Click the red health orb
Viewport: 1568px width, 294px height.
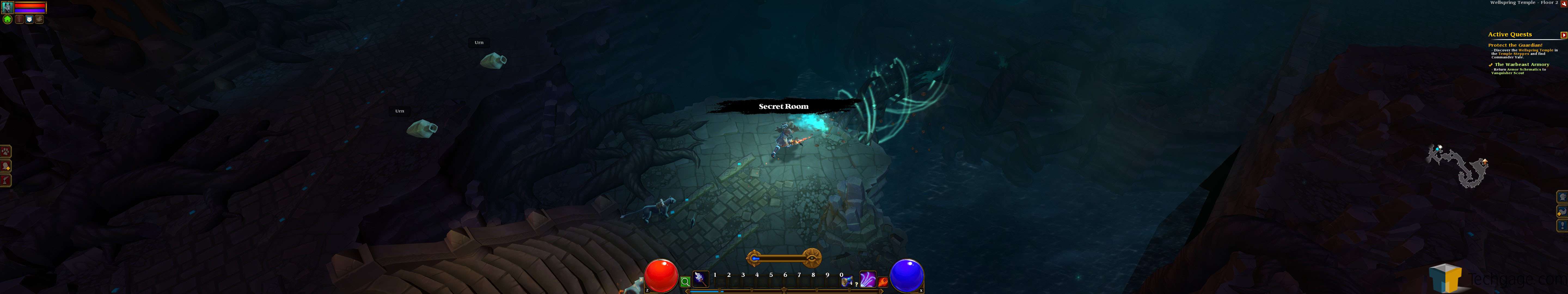[x=661, y=276]
